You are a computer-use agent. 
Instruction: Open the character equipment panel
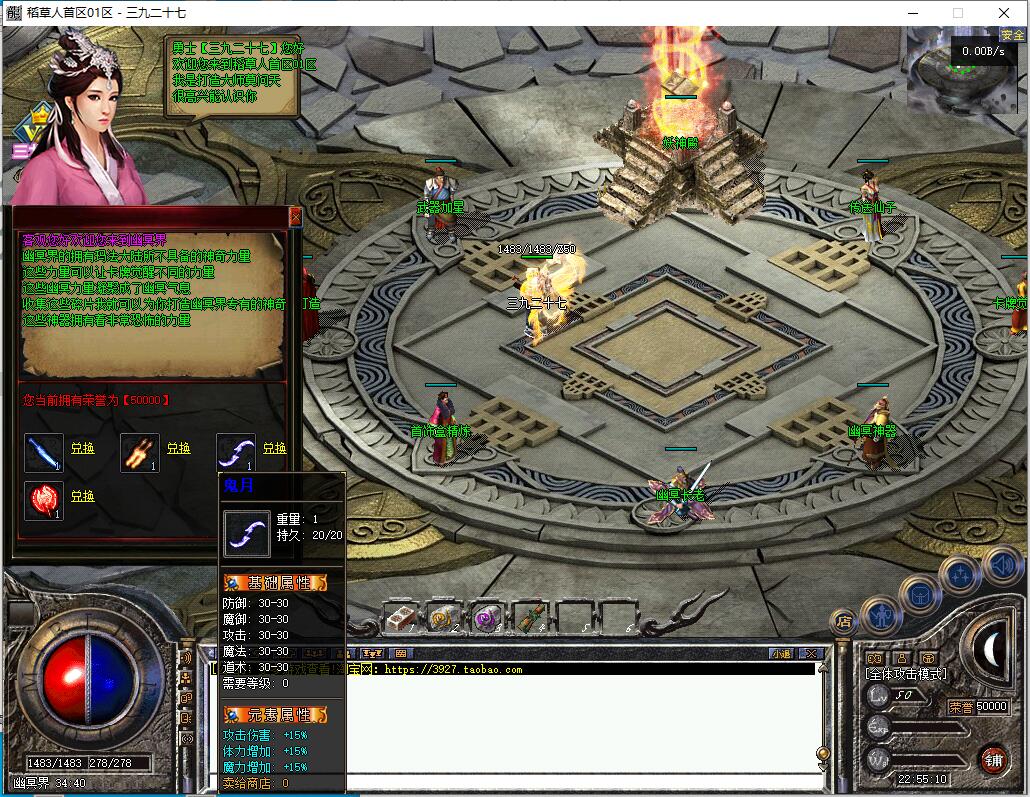tap(881, 613)
